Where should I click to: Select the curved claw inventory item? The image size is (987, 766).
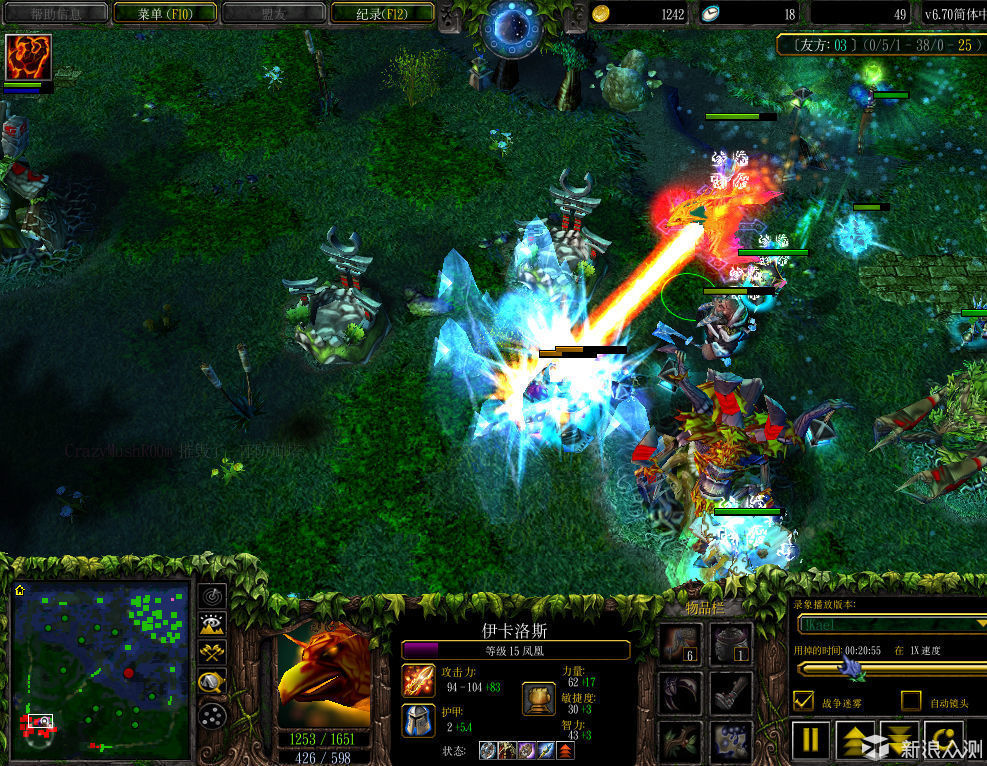[679, 692]
